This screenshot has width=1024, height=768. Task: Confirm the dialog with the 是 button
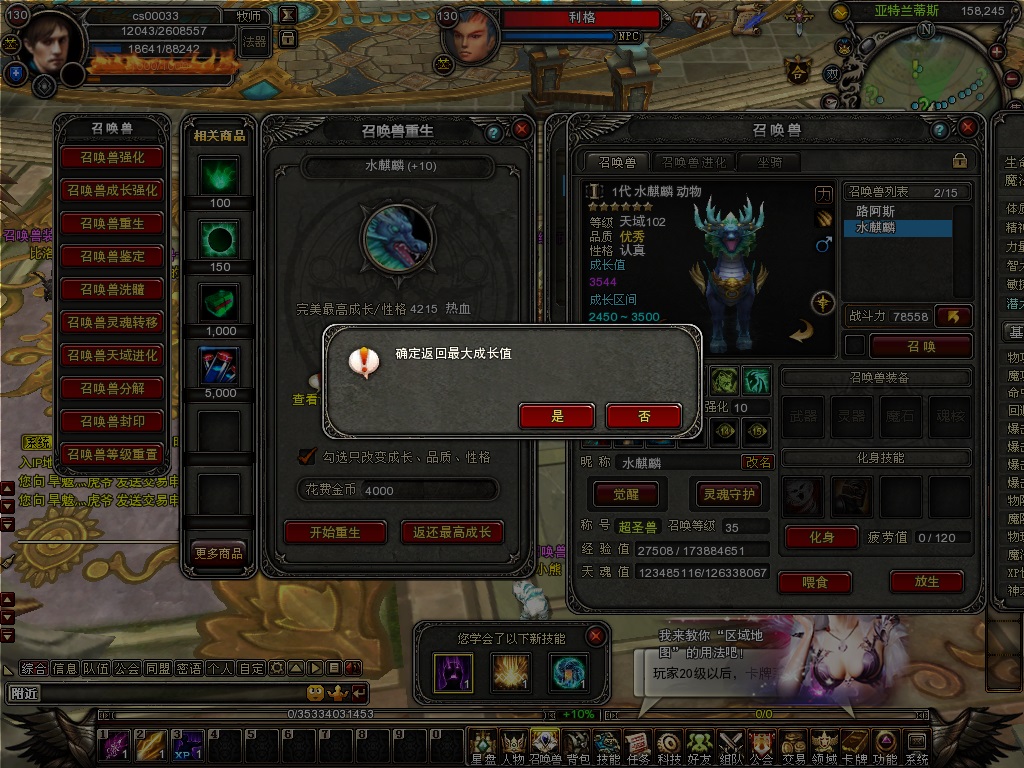pyautogui.click(x=557, y=416)
